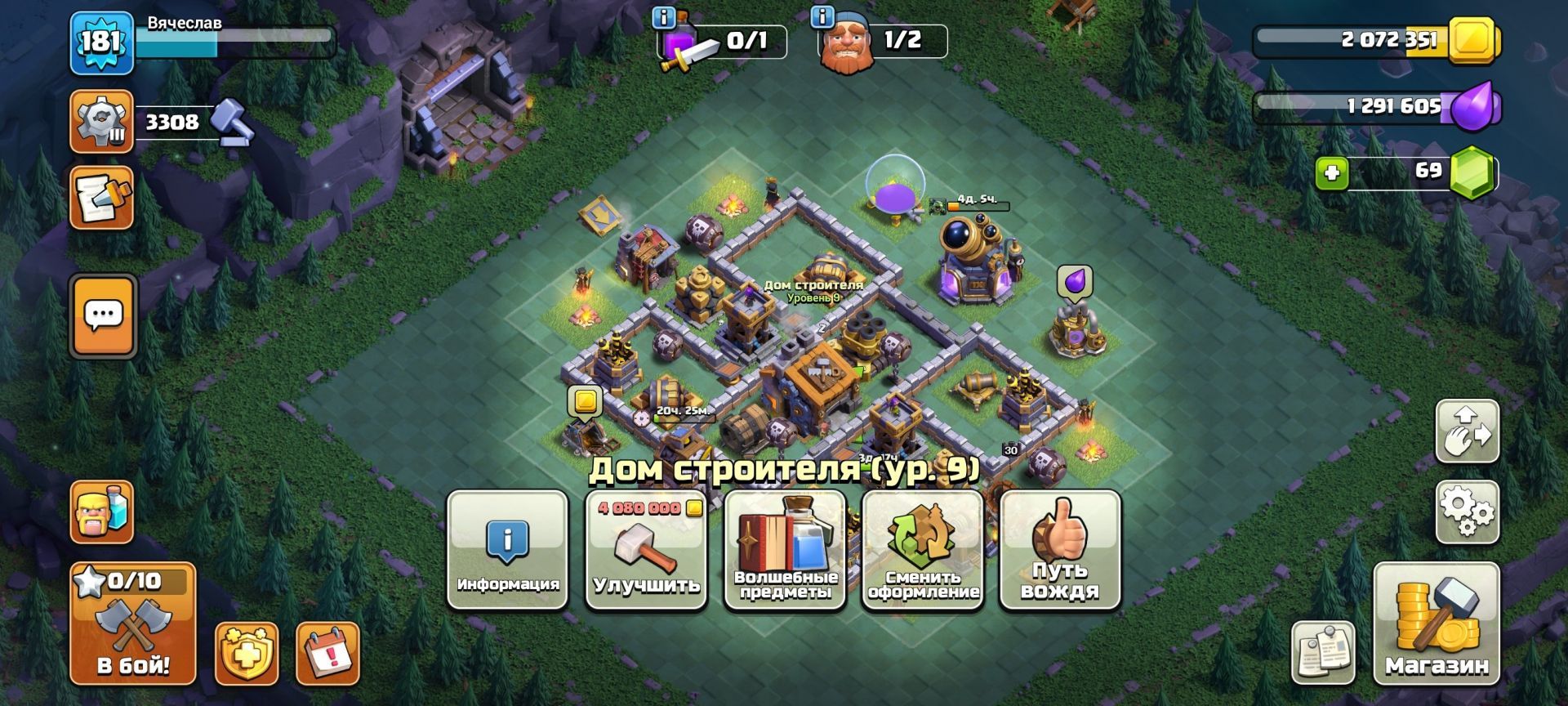Open the chat speech bubble button
The image size is (1568, 706).
click(x=103, y=316)
